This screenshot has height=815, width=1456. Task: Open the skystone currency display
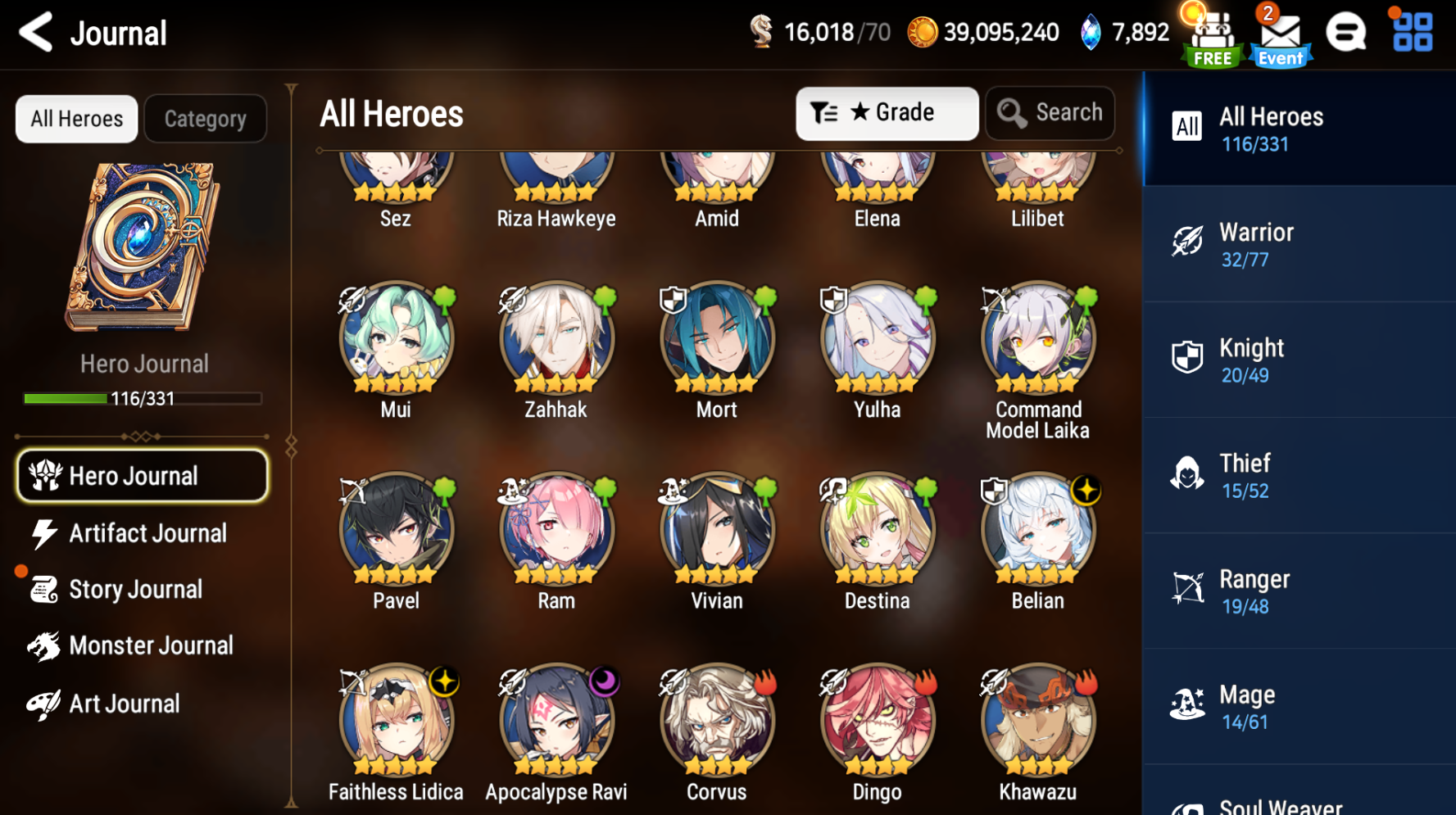(1123, 33)
